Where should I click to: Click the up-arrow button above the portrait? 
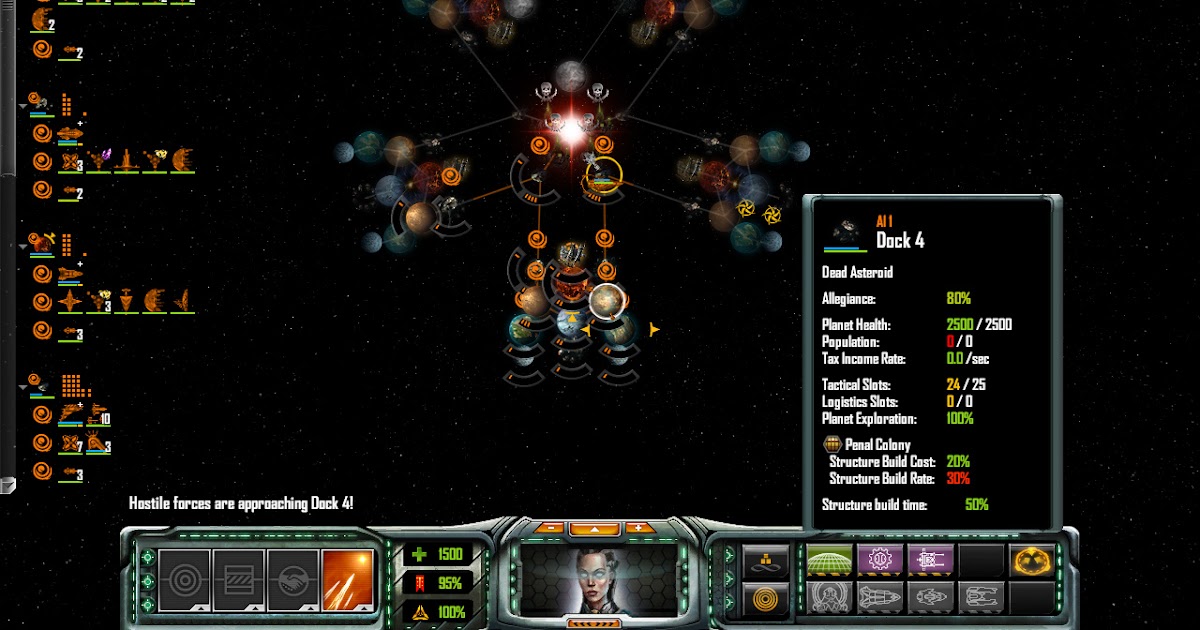pos(595,528)
